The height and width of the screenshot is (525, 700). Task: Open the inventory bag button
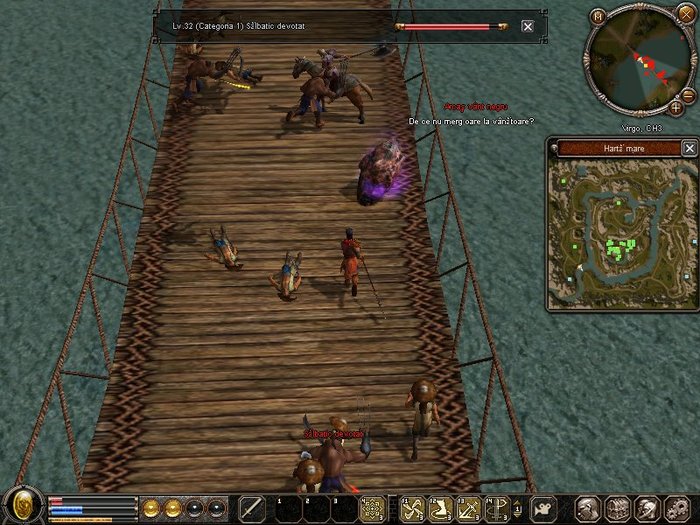(617, 508)
